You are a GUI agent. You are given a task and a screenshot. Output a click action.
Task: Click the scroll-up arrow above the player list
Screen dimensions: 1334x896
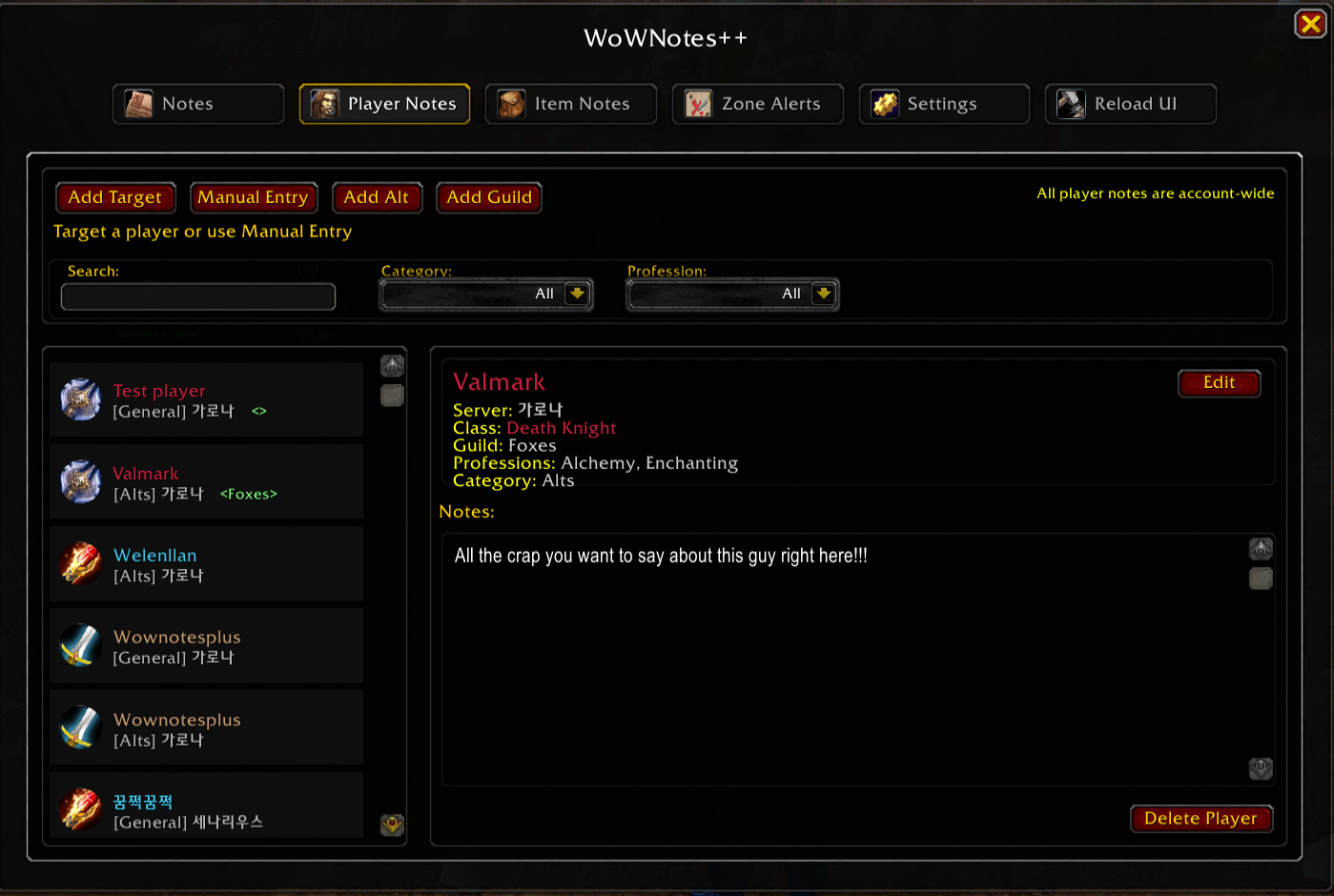pyautogui.click(x=391, y=365)
